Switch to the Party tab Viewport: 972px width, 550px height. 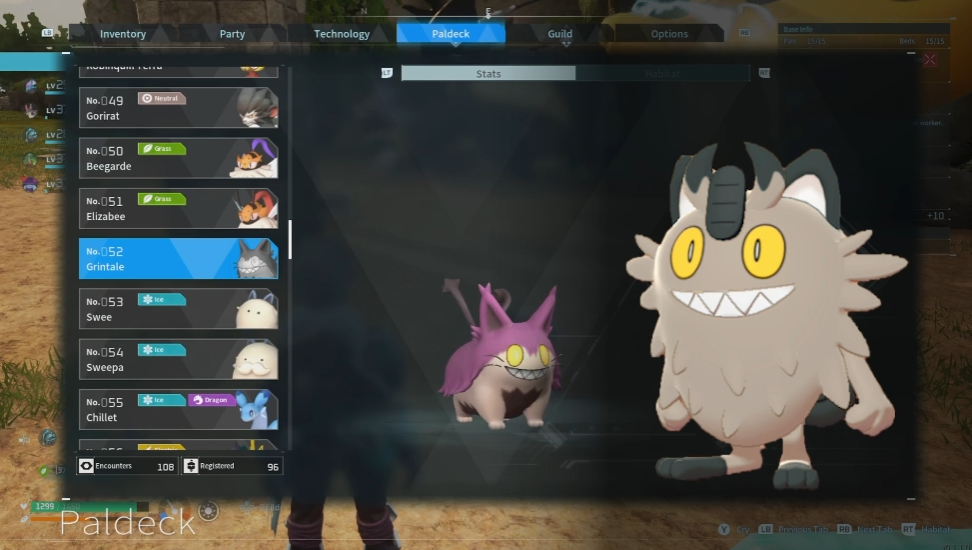click(232, 34)
